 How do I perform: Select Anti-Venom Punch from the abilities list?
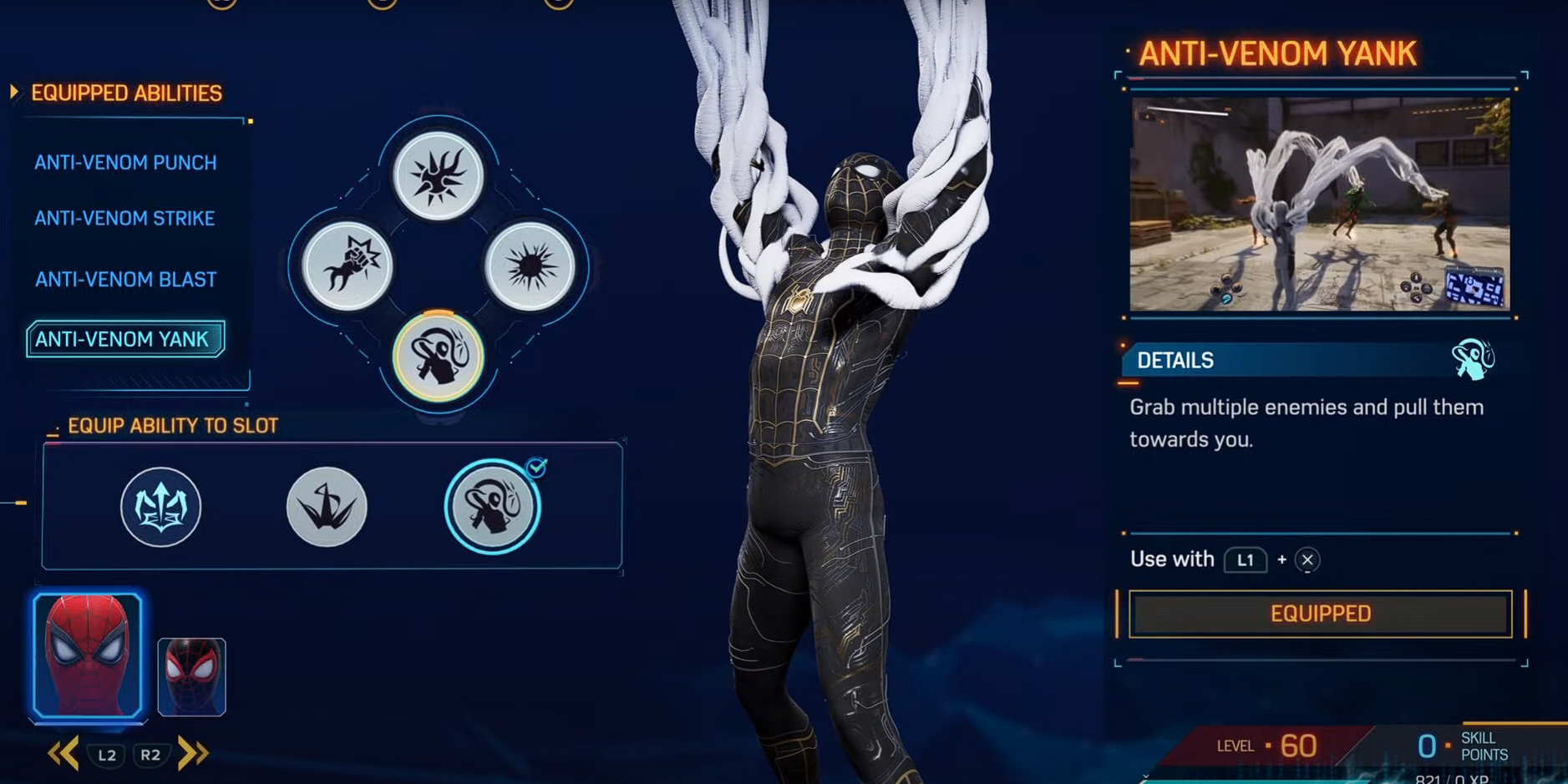(x=125, y=162)
